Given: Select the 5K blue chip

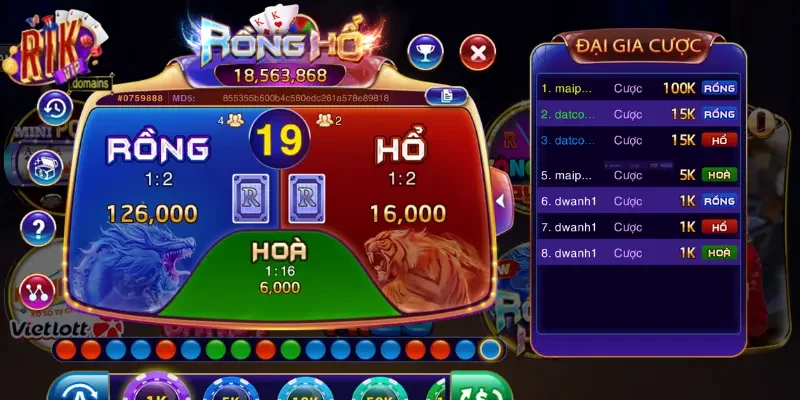Looking at the screenshot, I should click(x=230, y=390).
